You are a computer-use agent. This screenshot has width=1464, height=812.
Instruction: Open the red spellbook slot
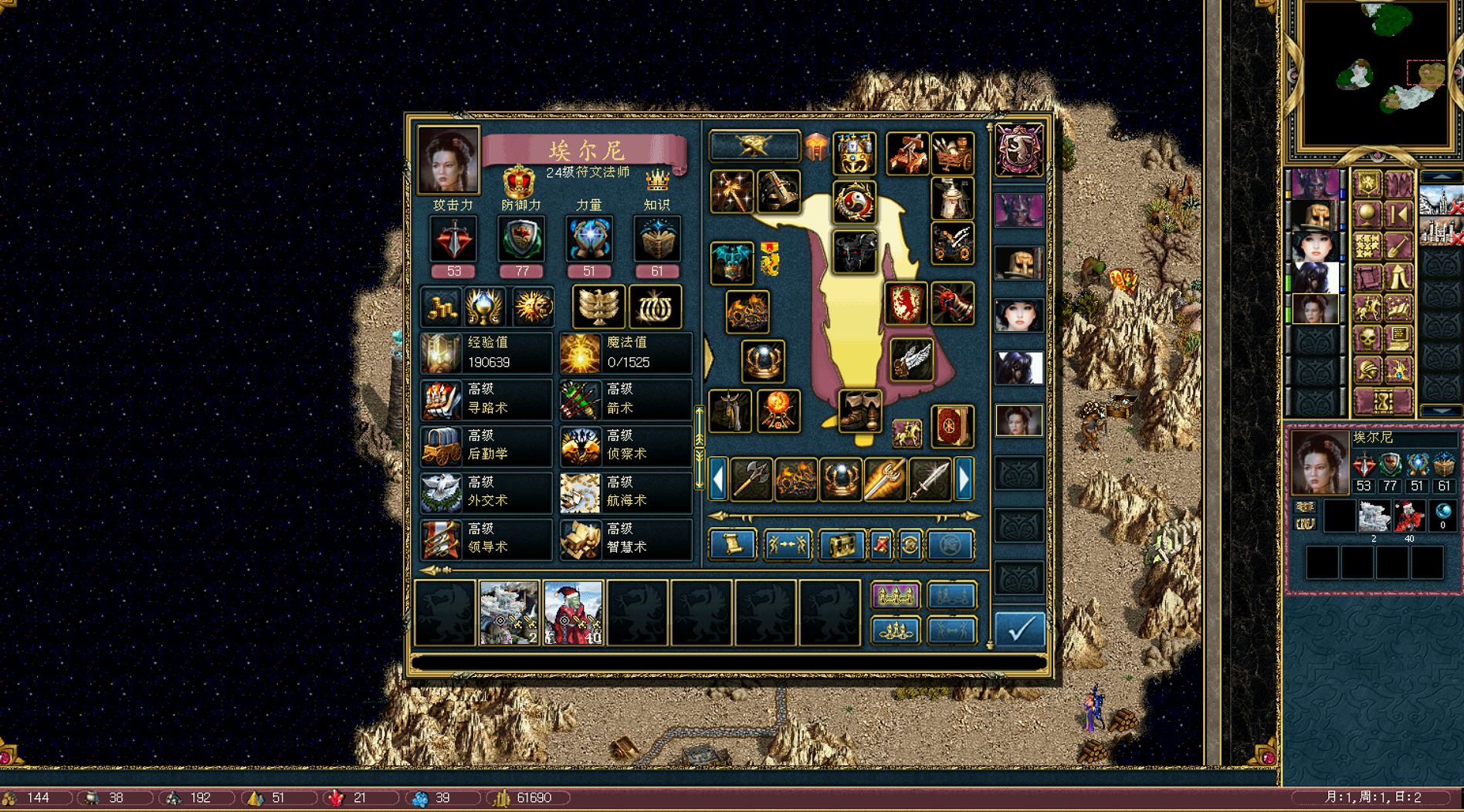(x=951, y=426)
